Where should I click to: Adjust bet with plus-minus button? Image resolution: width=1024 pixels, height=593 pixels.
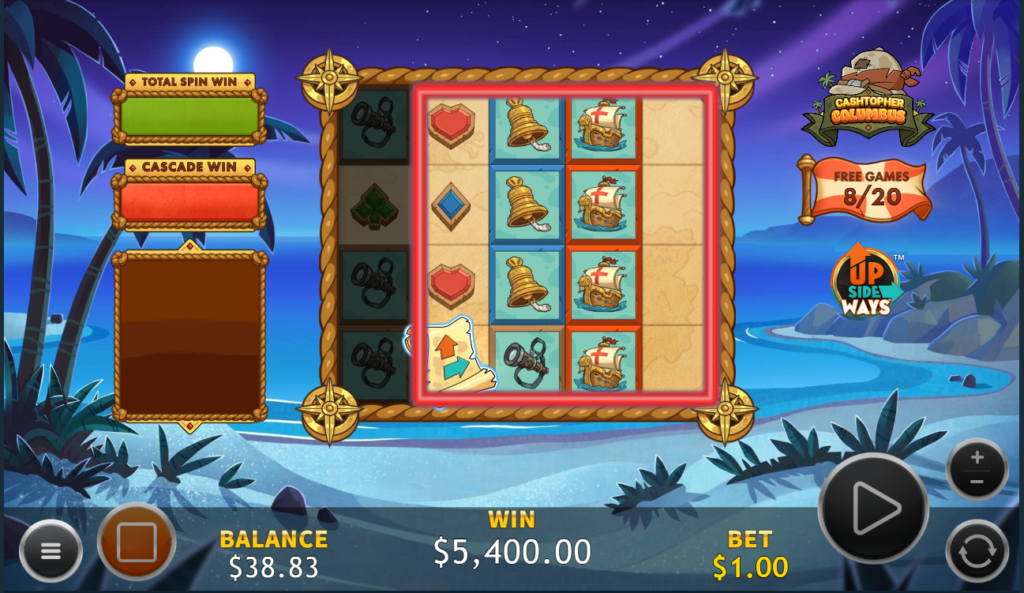click(x=977, y=469)
